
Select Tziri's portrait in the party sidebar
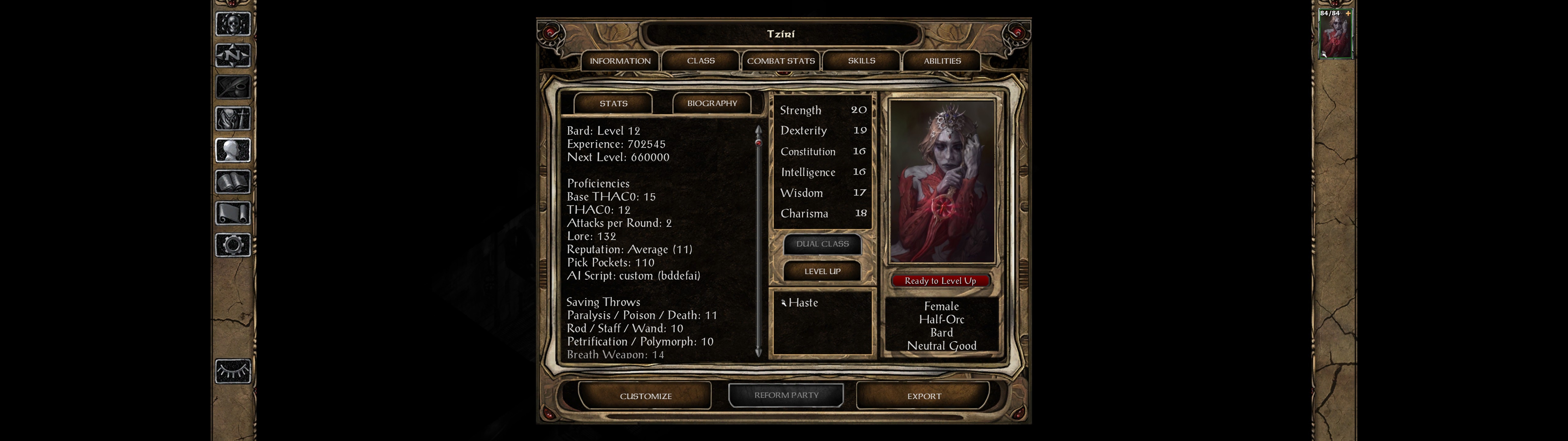(1335, 35)
